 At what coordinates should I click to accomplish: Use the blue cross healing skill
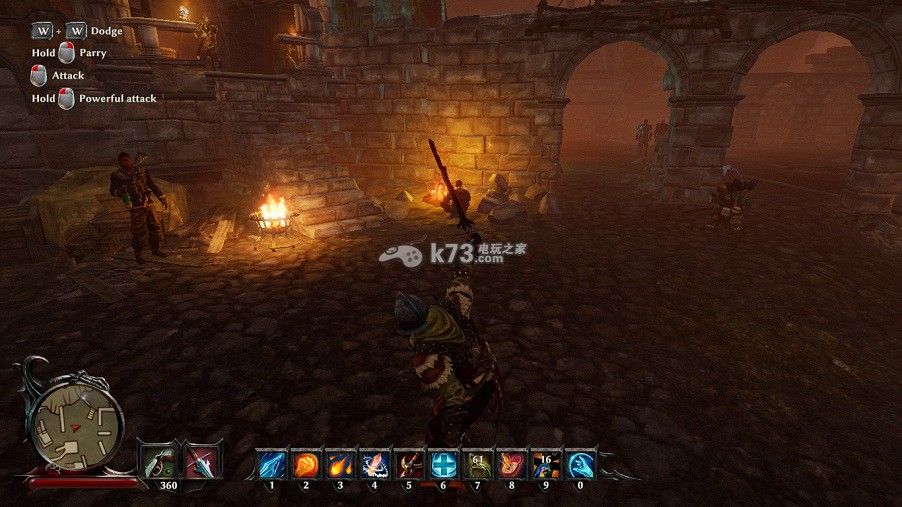coord(443,465)
